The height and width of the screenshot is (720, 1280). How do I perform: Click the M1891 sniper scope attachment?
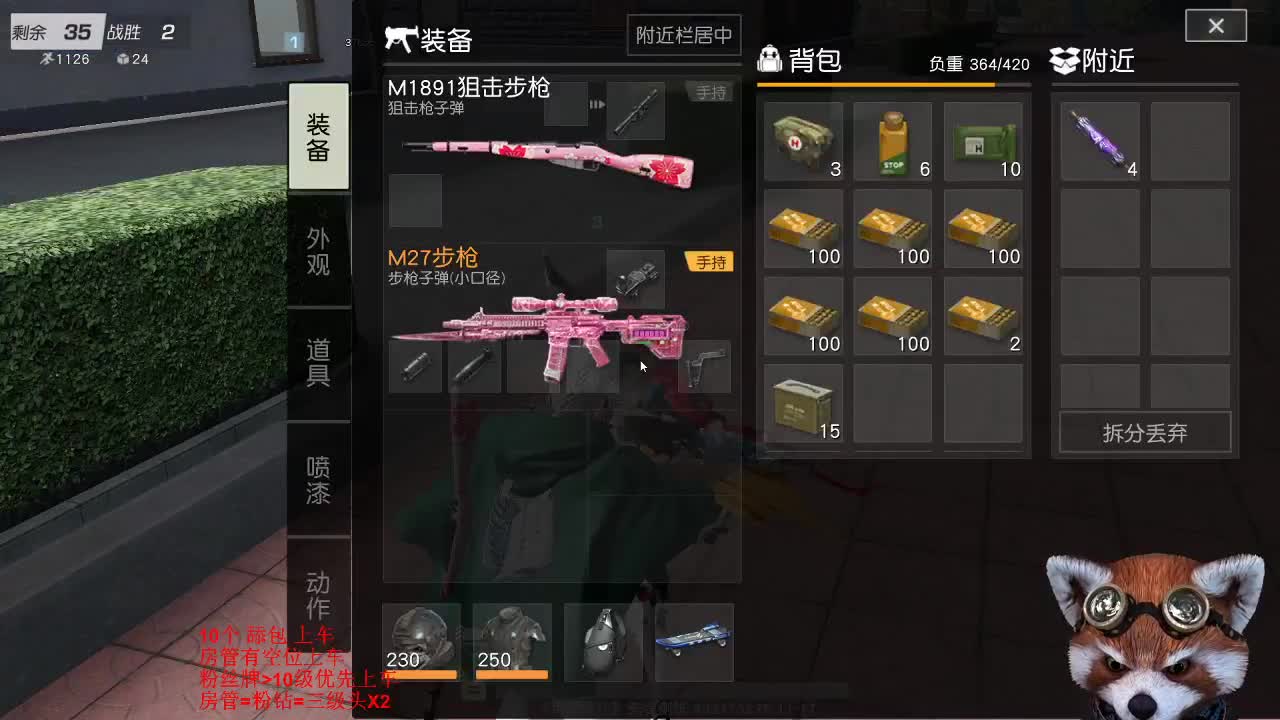(x=637, y=111)
